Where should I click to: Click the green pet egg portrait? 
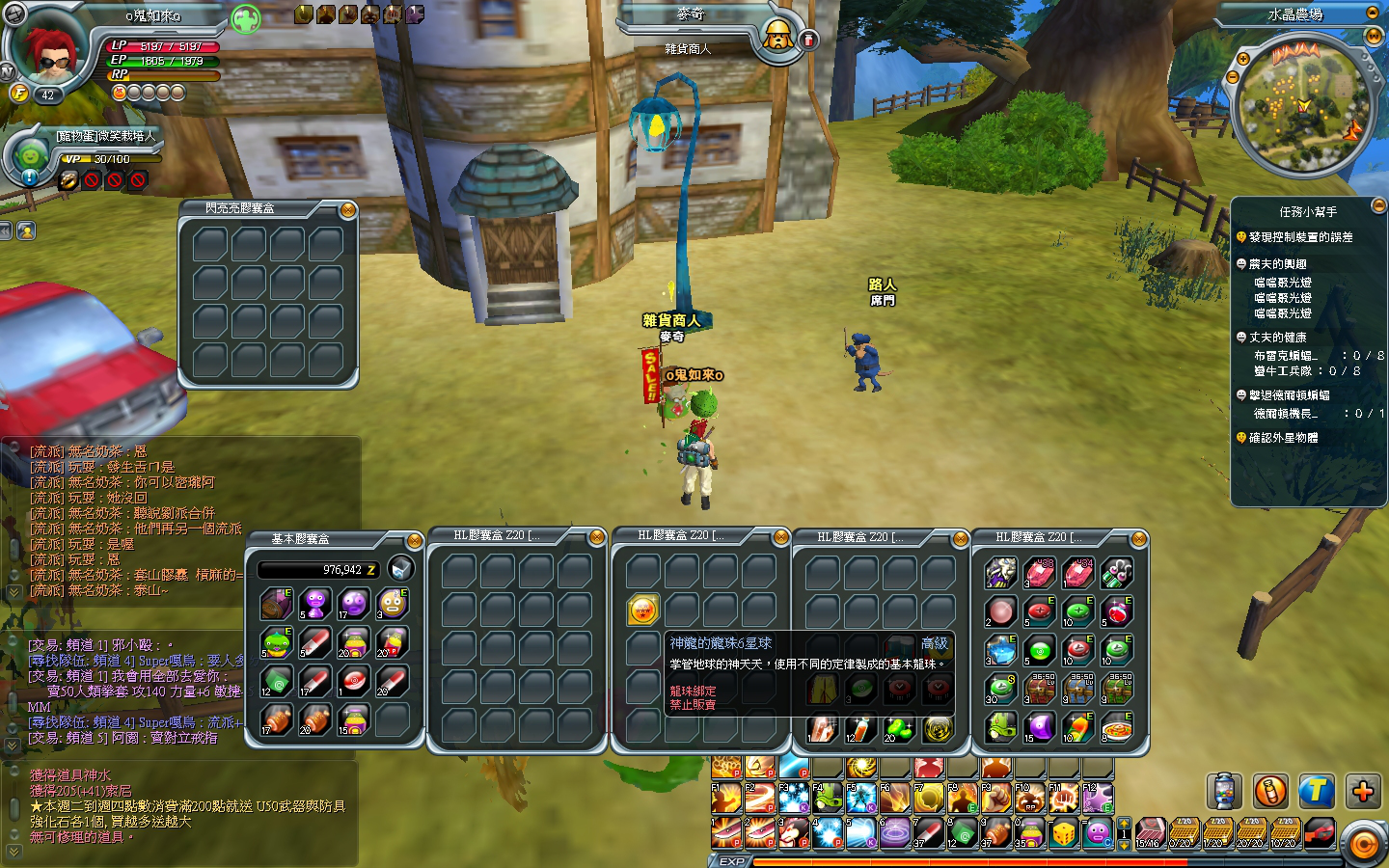tap(32, 155)
